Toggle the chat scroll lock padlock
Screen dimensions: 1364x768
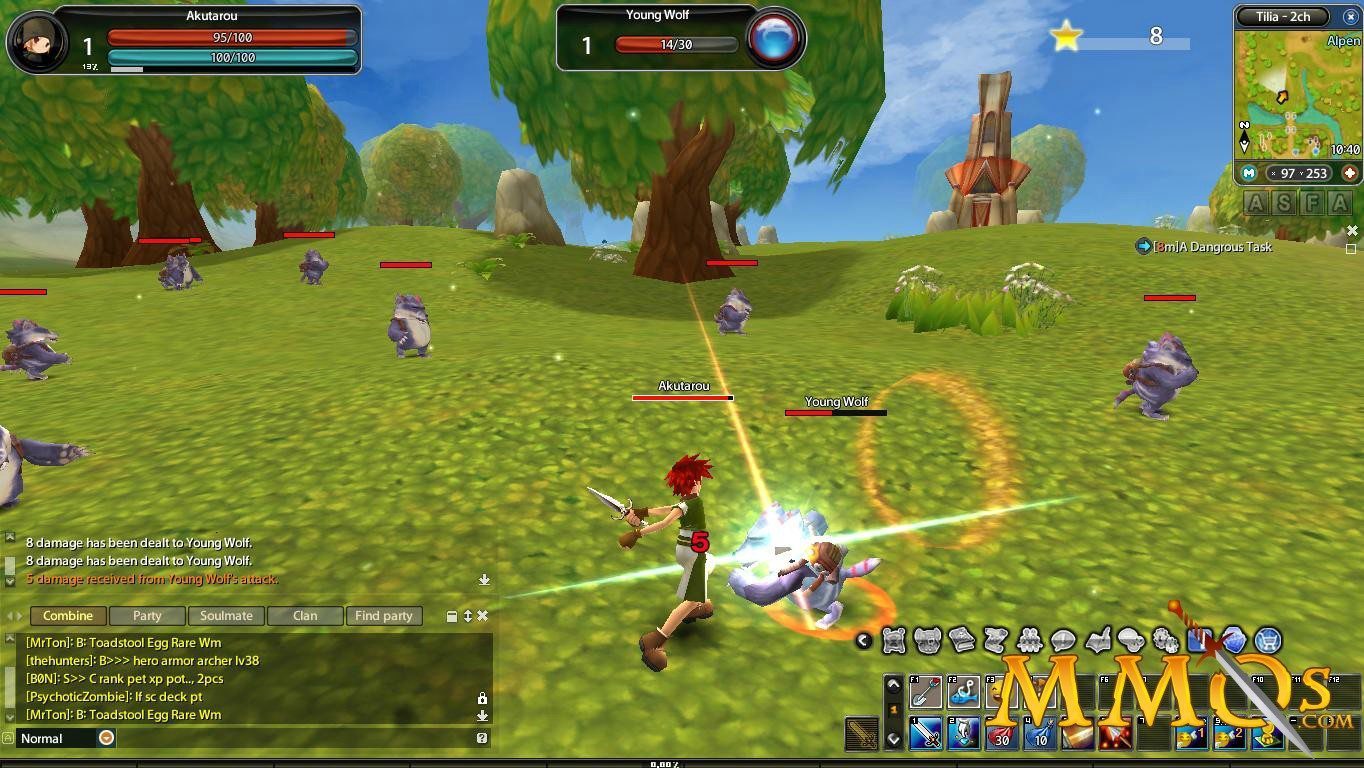point(482,698)
